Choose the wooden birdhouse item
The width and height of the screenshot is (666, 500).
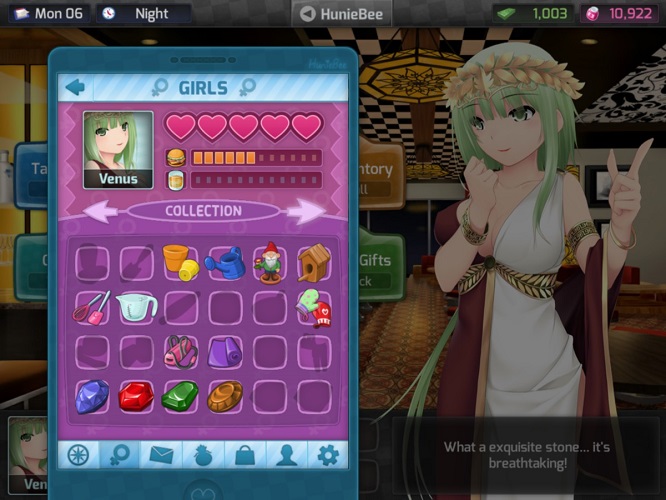[313, 262]
